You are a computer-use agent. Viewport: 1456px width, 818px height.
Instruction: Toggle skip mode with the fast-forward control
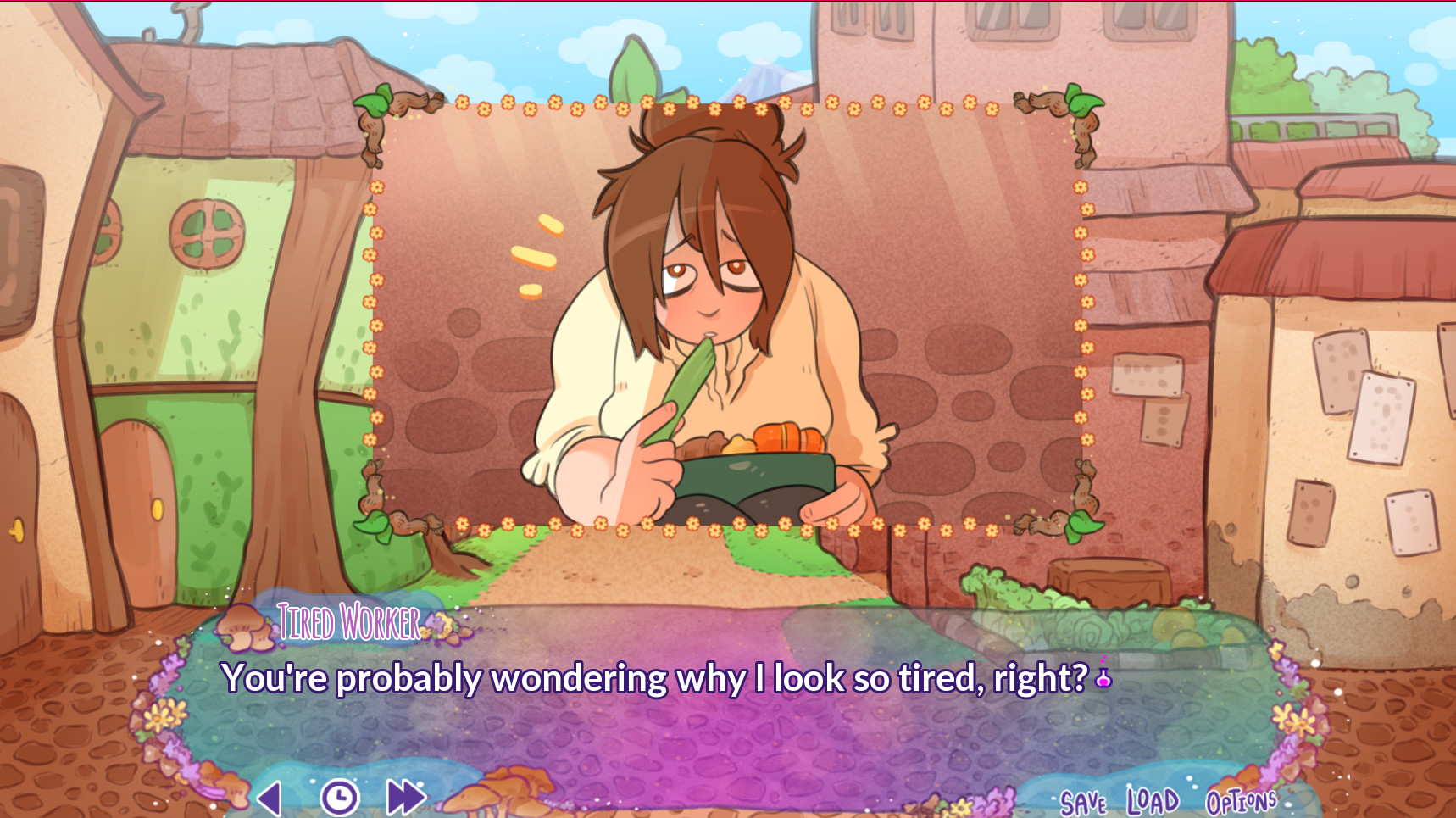click(x=404, y=796)
